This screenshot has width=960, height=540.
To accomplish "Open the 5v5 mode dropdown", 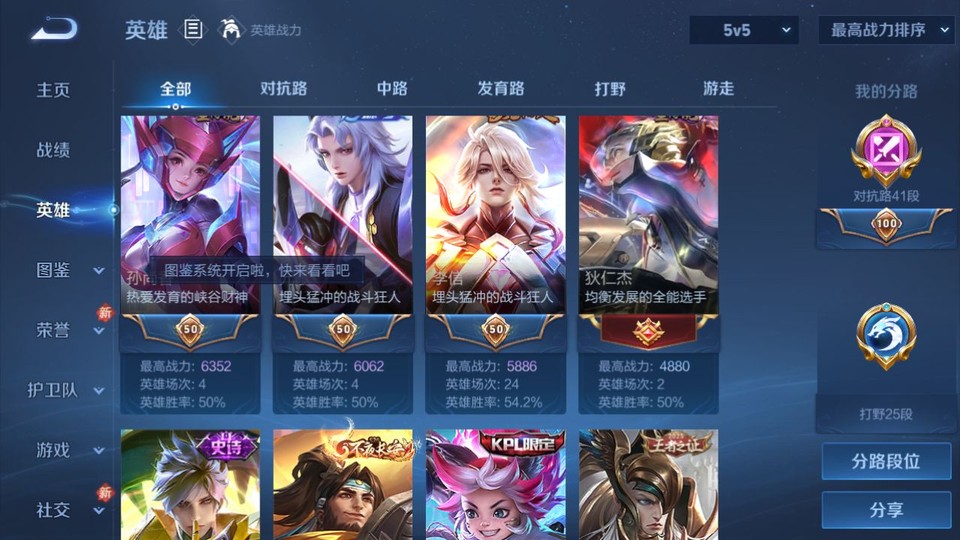I will pyautogui.click(x=744, y=30).
